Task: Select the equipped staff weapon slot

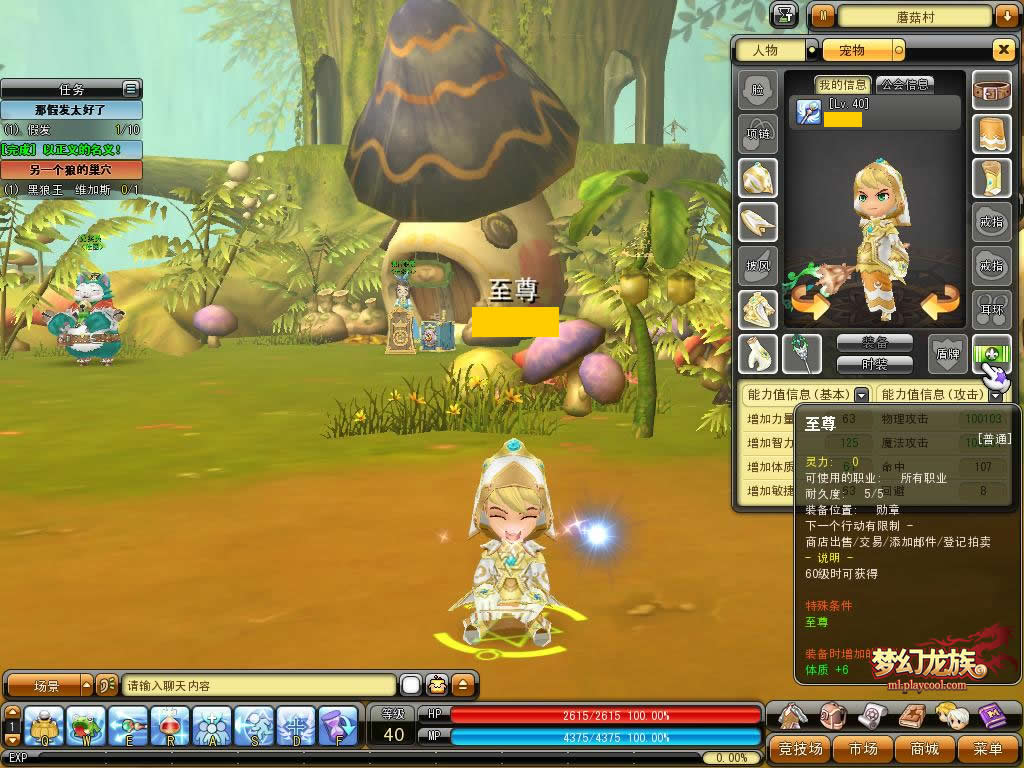Action: [x=802, y=354]
